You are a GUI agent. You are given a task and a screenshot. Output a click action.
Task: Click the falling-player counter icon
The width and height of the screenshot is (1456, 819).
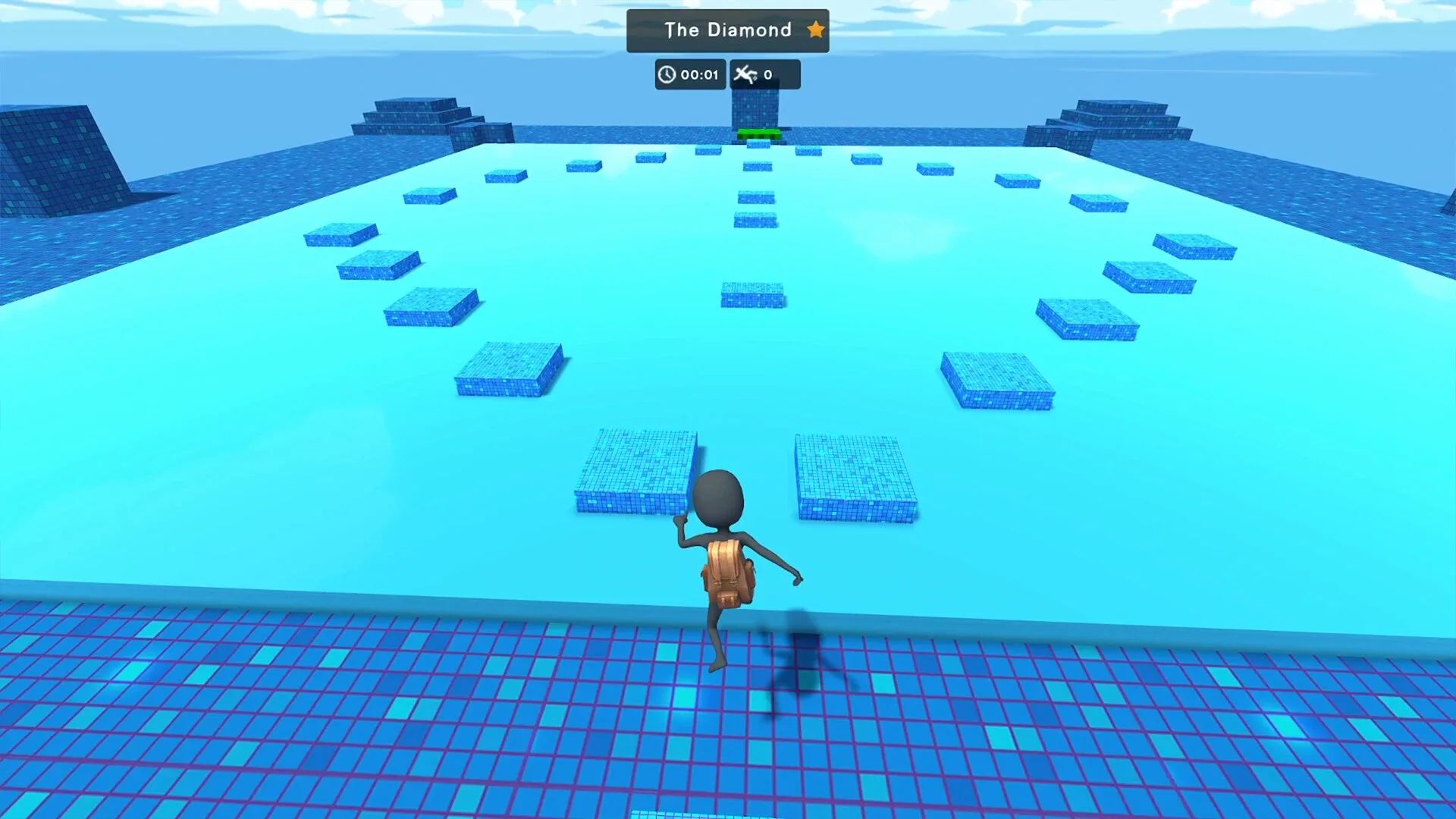coord(748,74)
